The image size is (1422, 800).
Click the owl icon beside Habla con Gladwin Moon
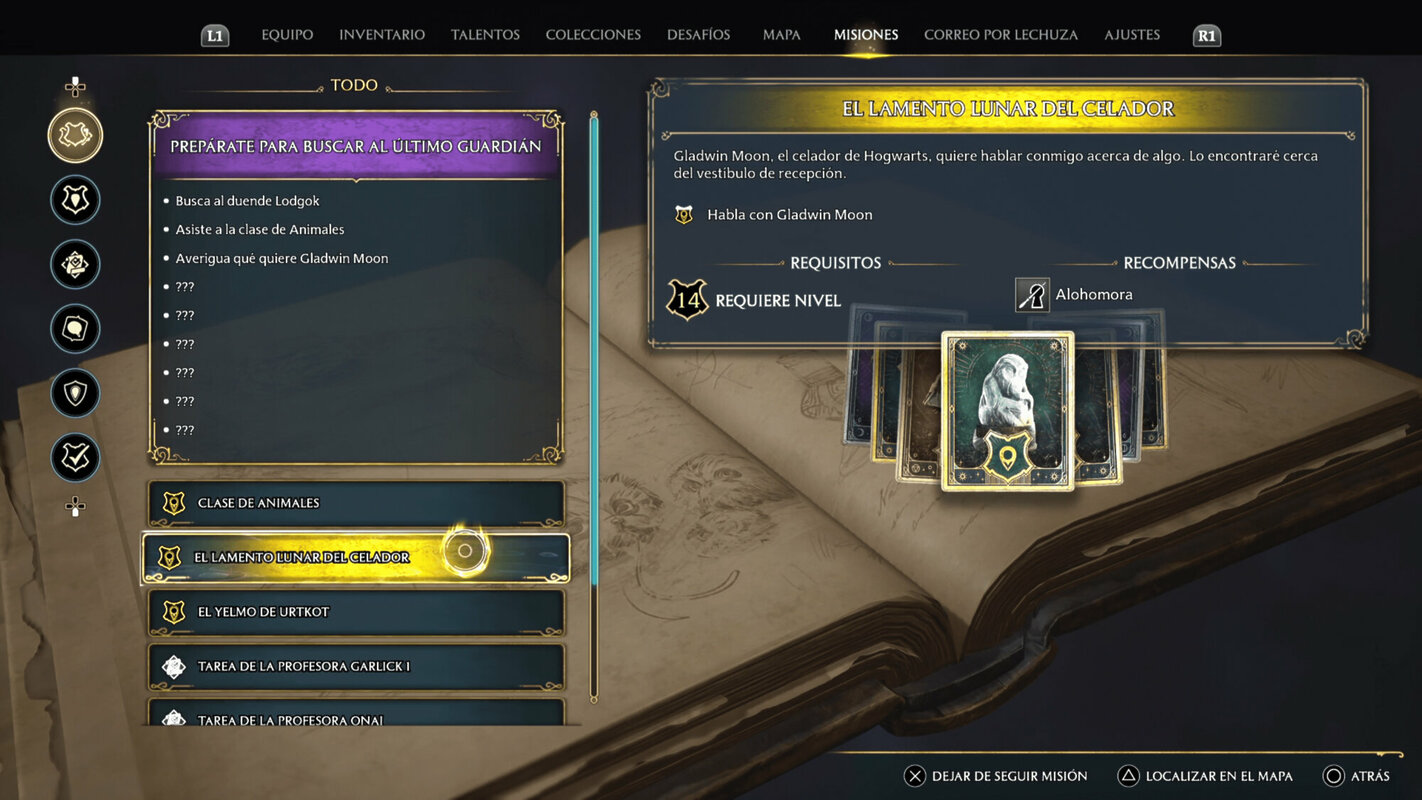pos(684,213)
